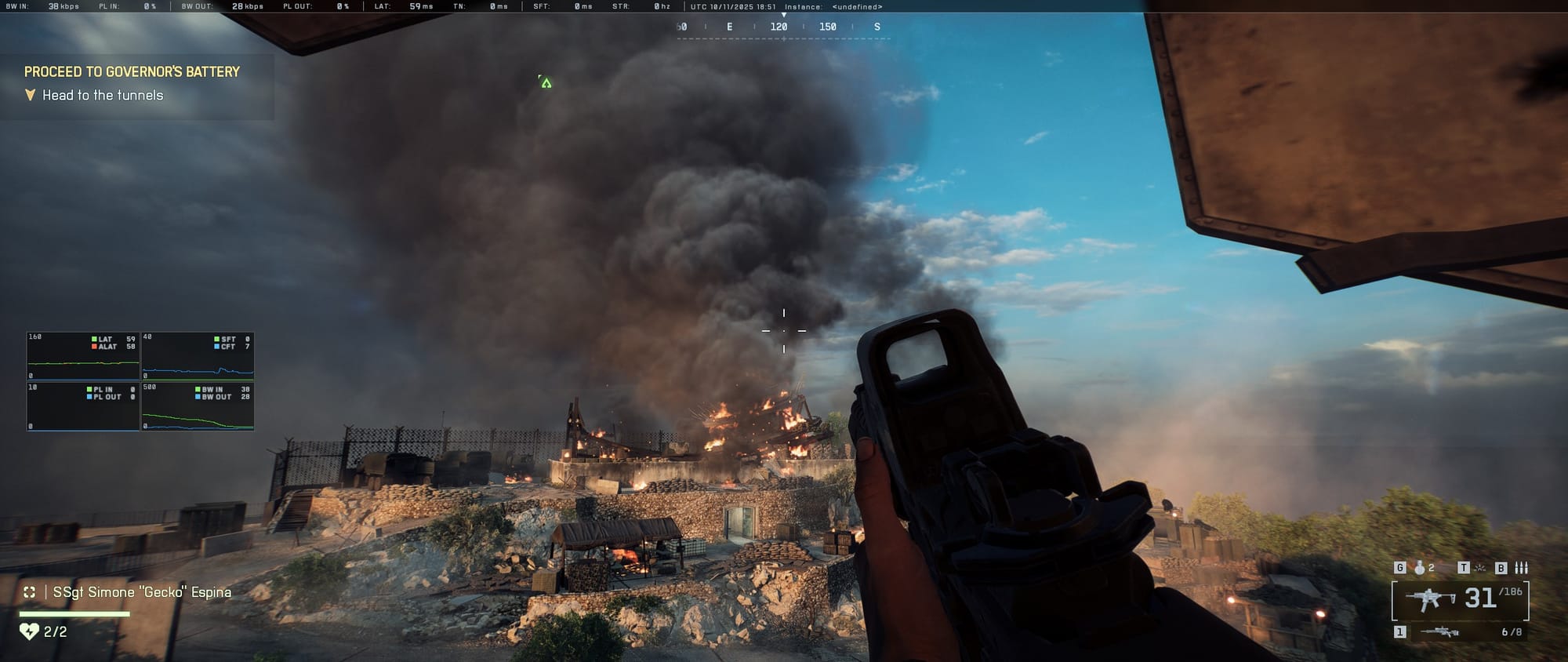Click the PROCEED TO GOVERNOR'S BATTERY objective text
1568x662 pixels.
tap(132, 71)
